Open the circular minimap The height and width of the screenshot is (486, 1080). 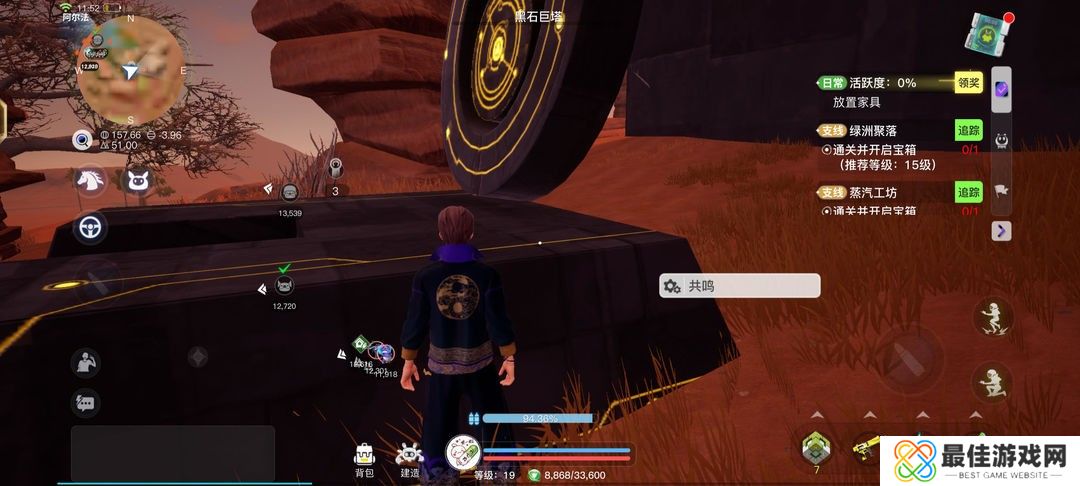click(x=130, y=70)
